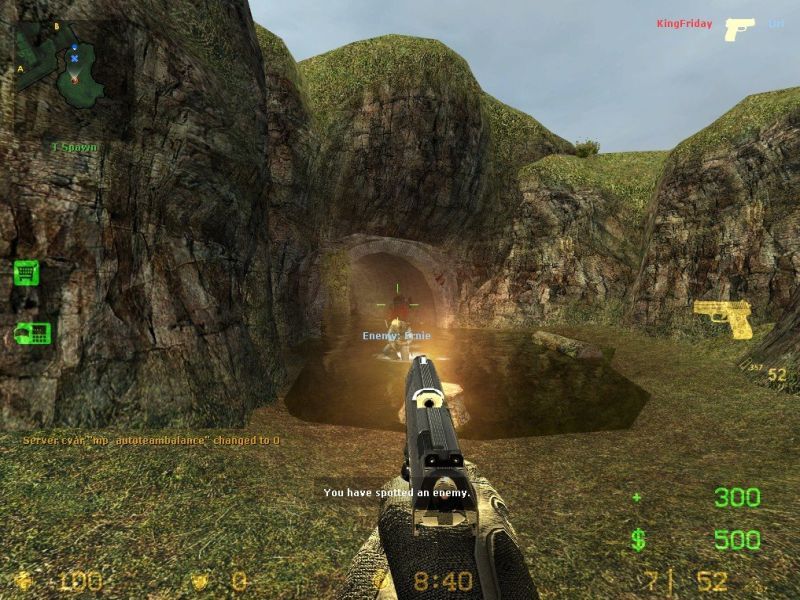Select the green C4 bomb icon
The image size is (800, 600).
32,334
